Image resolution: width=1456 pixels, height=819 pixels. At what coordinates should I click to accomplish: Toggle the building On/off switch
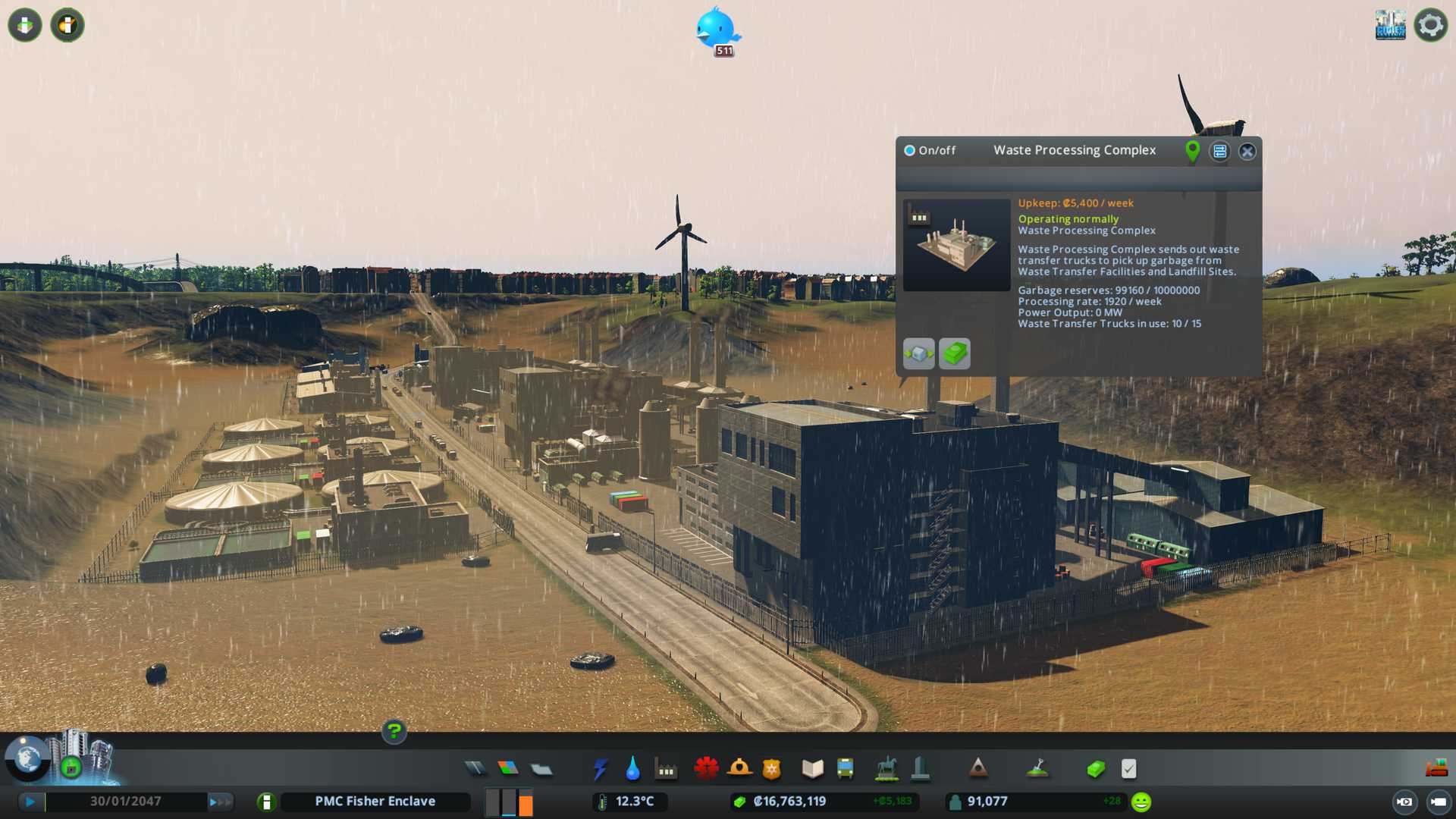coord(909,151)
